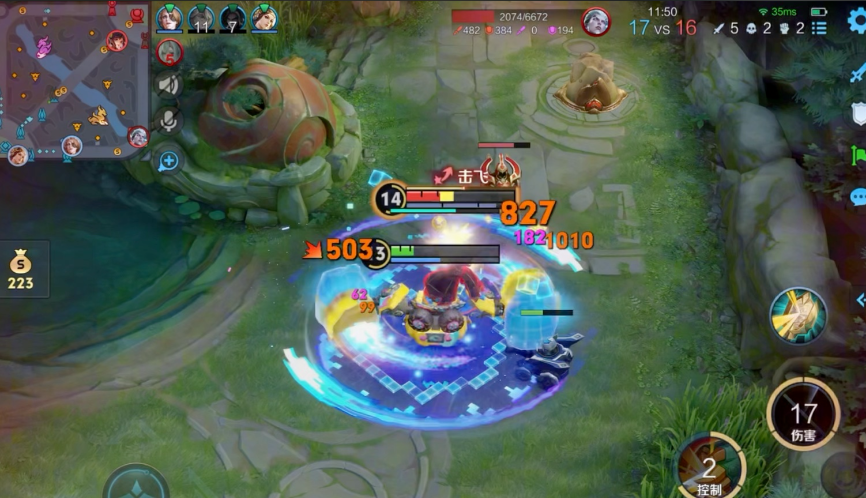This screenshot has height=498, width=866.
Task: Toggle the muted microphone button
Action: tap(169, 120)
